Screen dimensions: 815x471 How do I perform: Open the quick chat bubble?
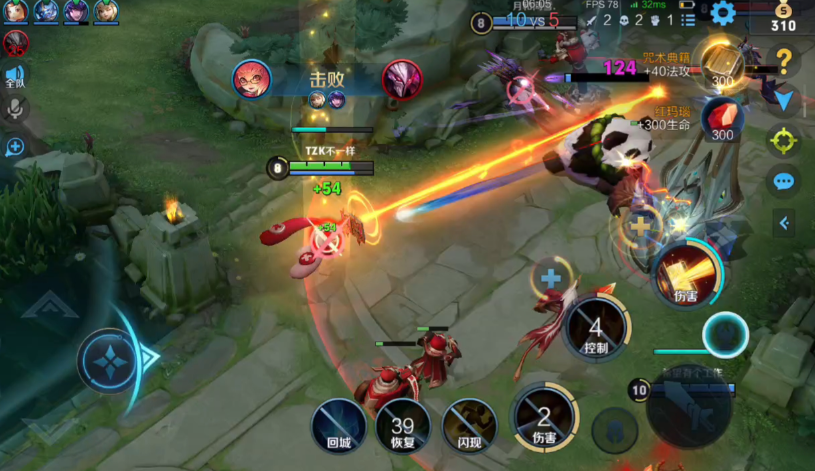click(x=784, y=182)
